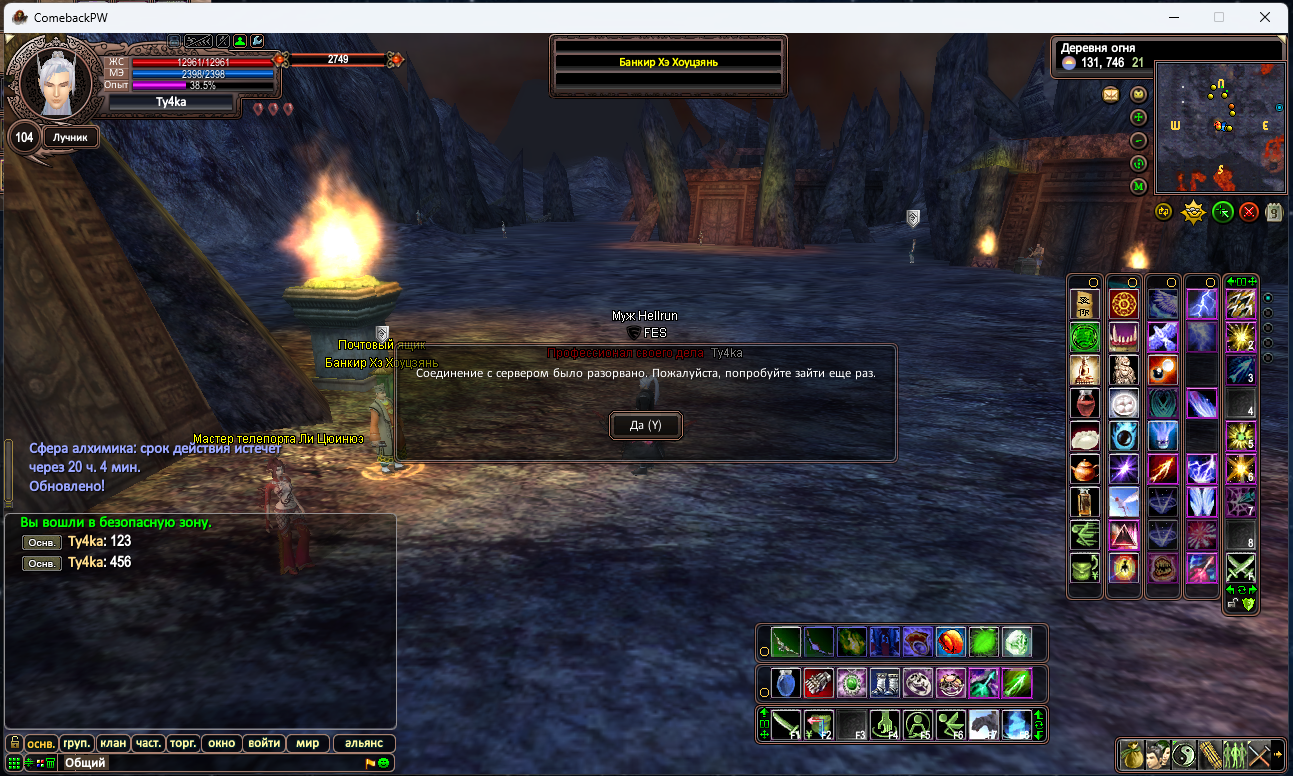Open the chat emoji smiley menu

tap(384, 763)
